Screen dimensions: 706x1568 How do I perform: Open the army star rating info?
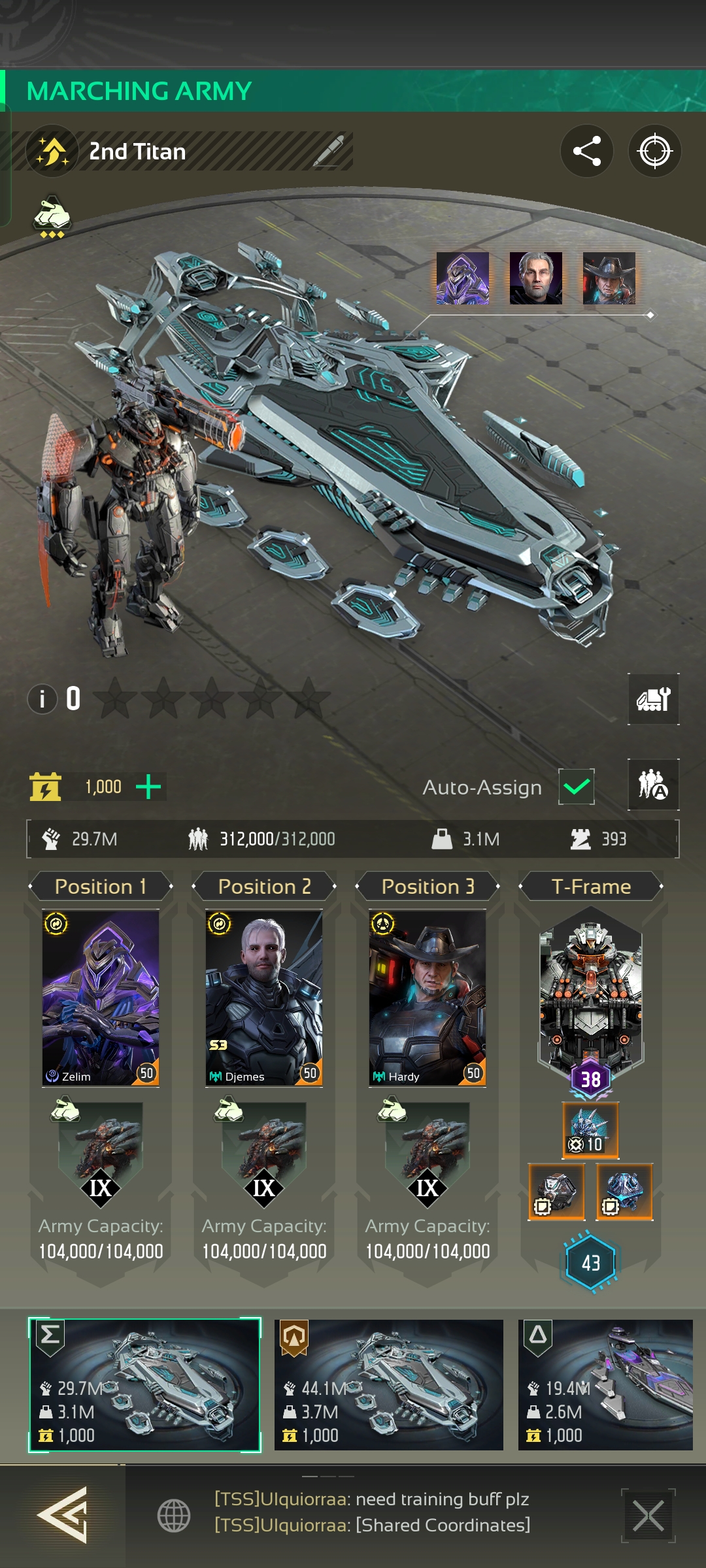[42, 699]
